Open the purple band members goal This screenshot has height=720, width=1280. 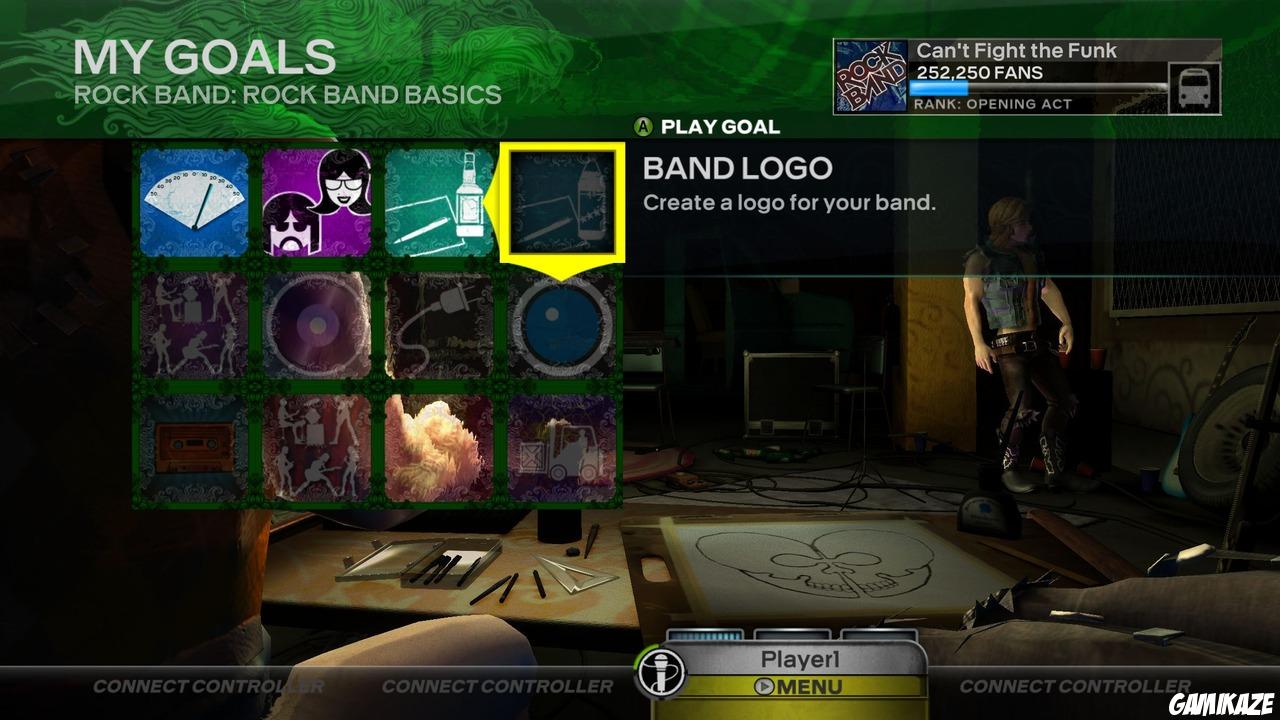tap(315, 200)
